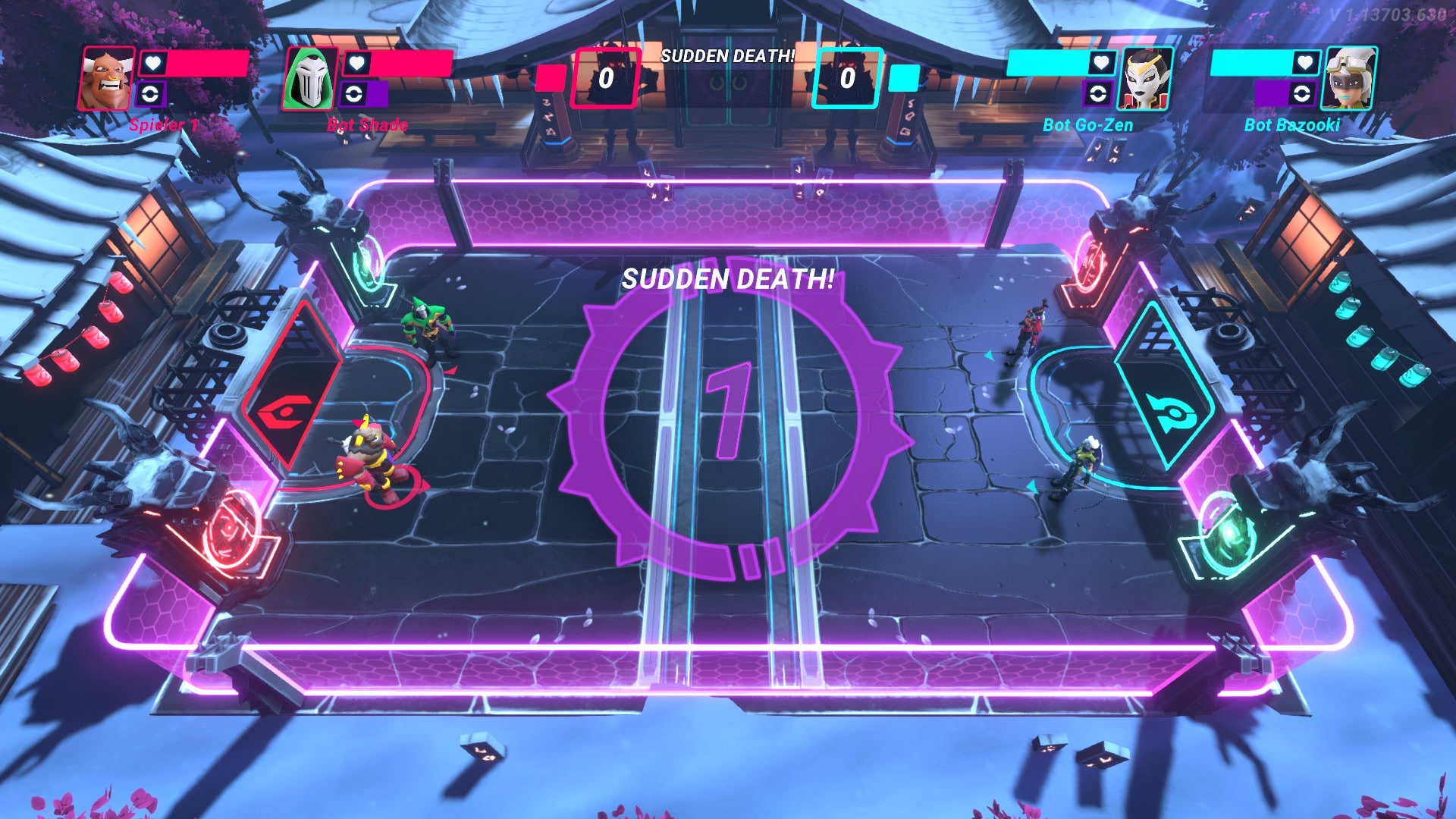Screen dimensions: 1456x819
Task: Select Bot Bazooki's goggles portrait
Action: point(1349,79)
